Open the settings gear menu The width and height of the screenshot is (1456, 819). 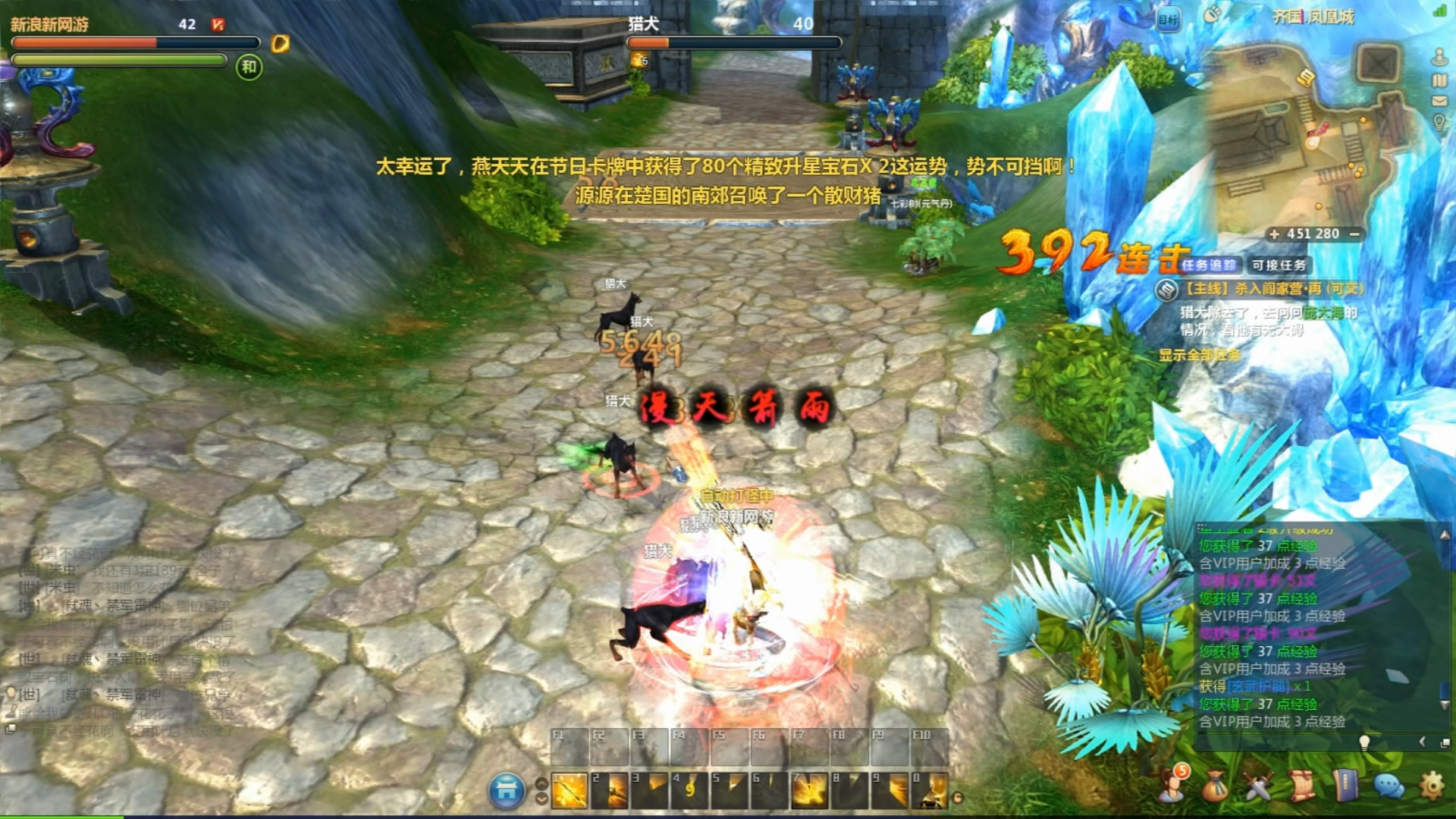click(1432, 786)
